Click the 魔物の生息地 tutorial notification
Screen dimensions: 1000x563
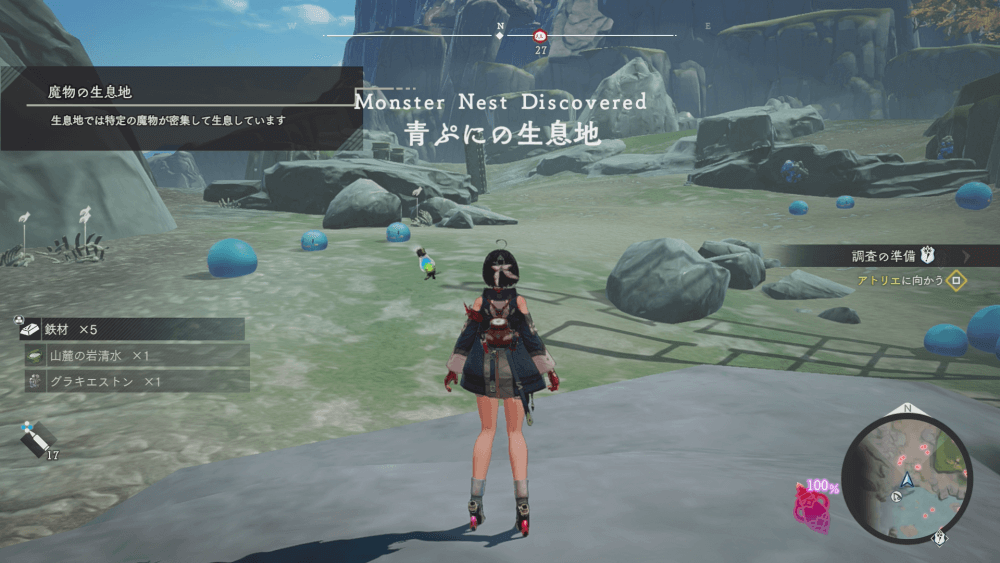(181, 107)
